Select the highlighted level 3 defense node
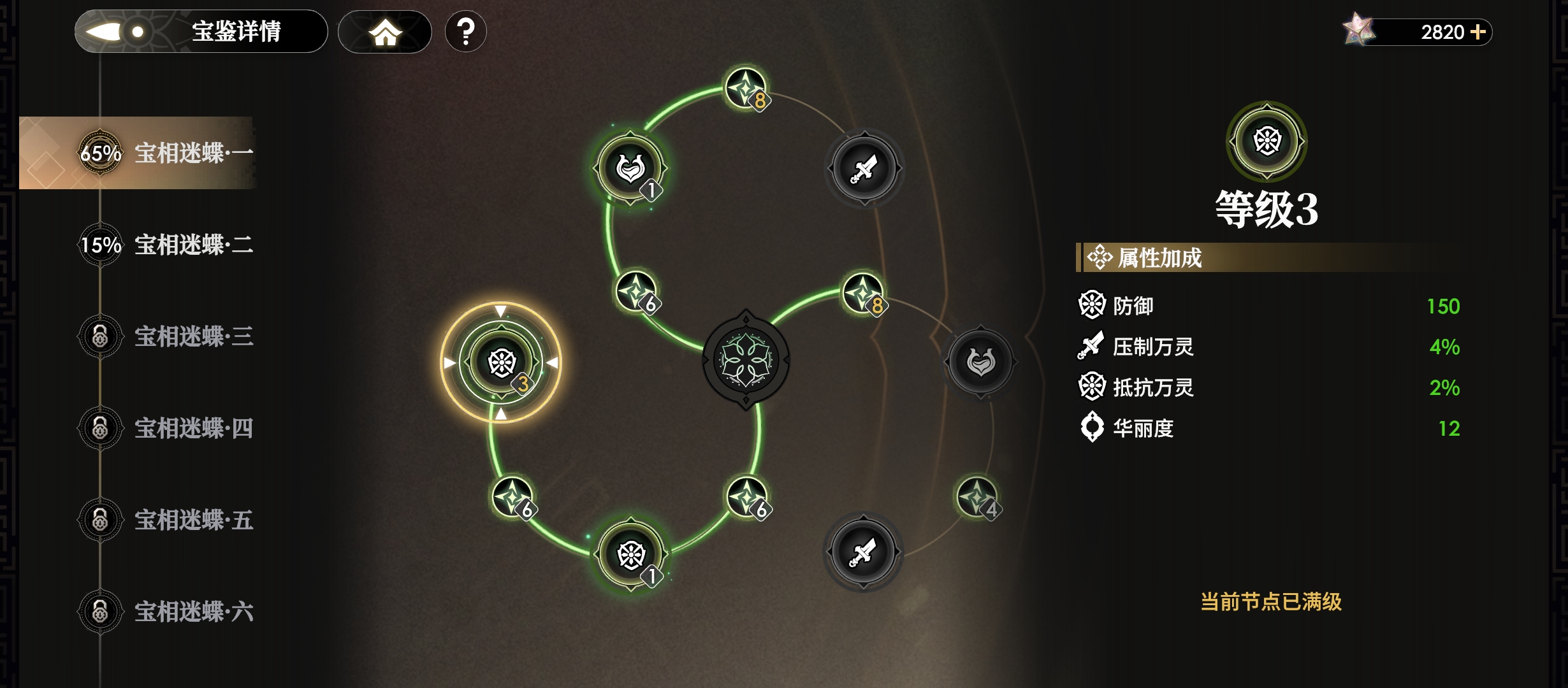 coord(502,362)
